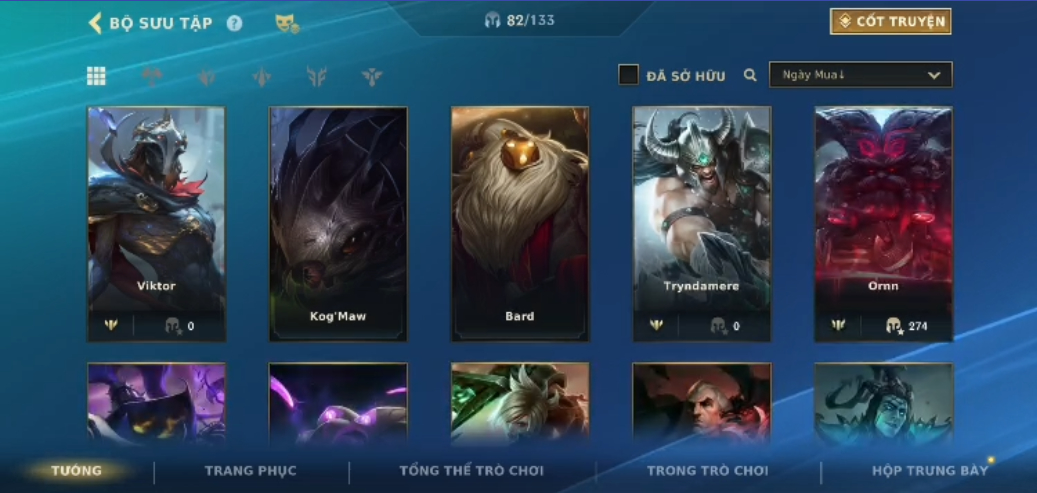Image resolution: width=1037 pixels, height=493 pixels.
Task: Show the Trong Trò Chơi tab
Action: 707,471
